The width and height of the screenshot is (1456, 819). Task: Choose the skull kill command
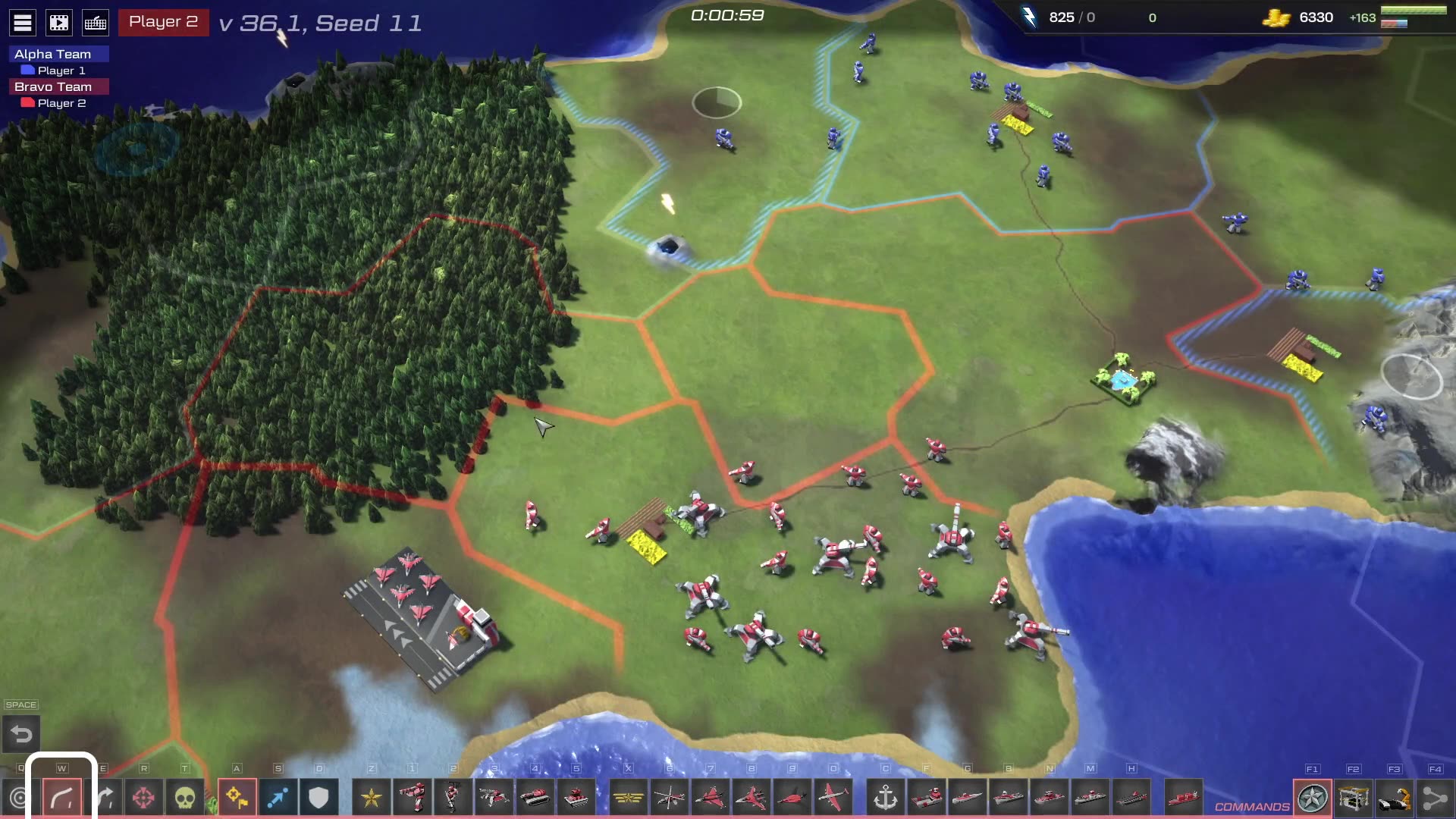[184, 798]
